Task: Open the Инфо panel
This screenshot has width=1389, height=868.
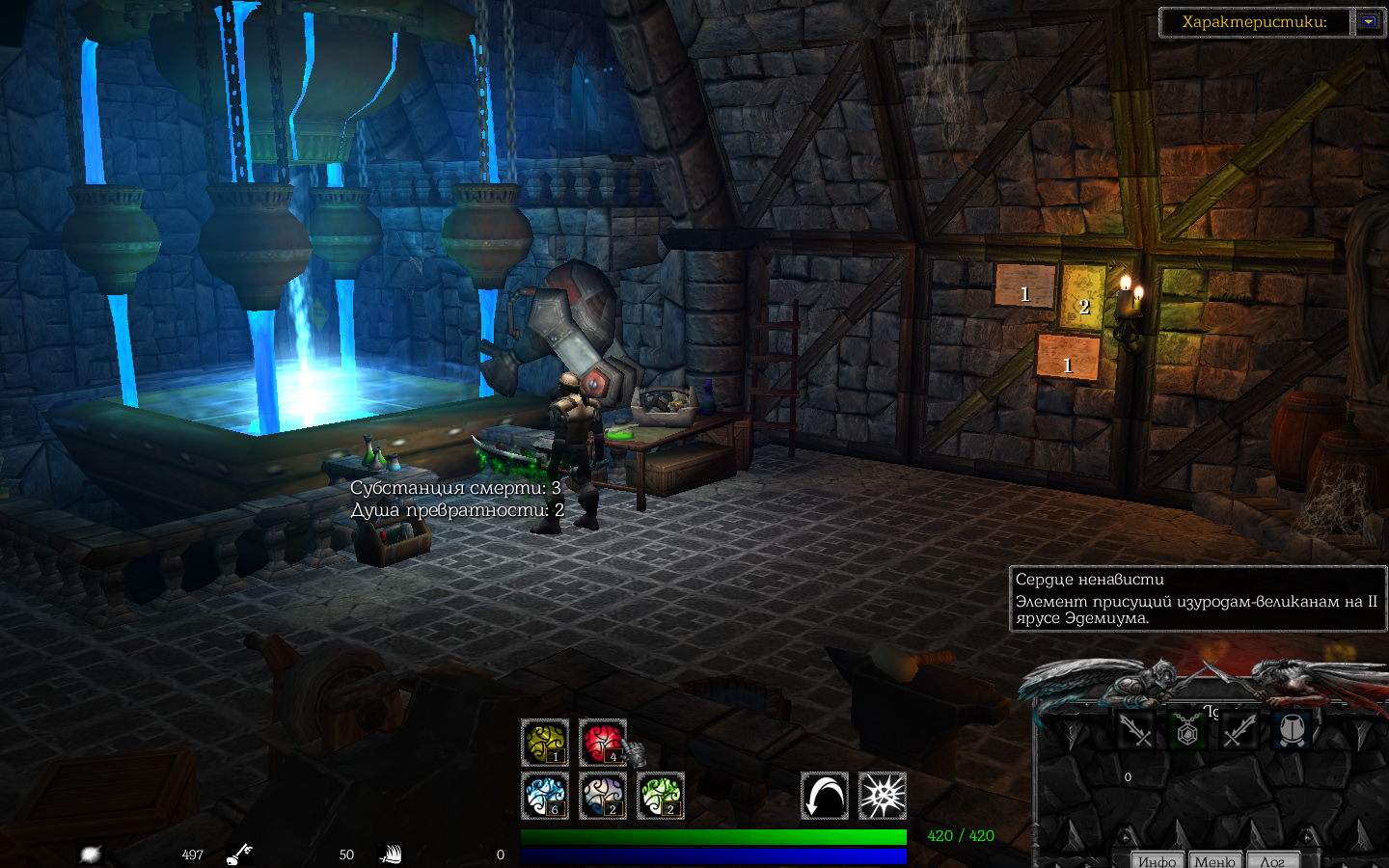Action: coord(1157,860)
